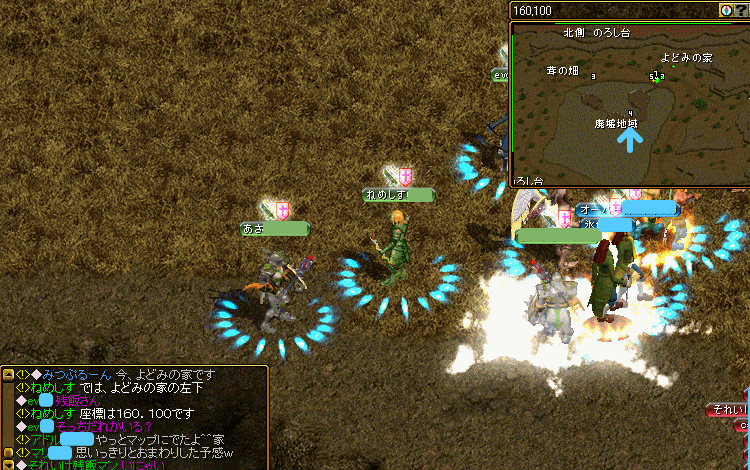Screen dimensions: 750x470
Task: Click the 160,100 coordinate bar above the minimap
Action: [x=612, y=10]
